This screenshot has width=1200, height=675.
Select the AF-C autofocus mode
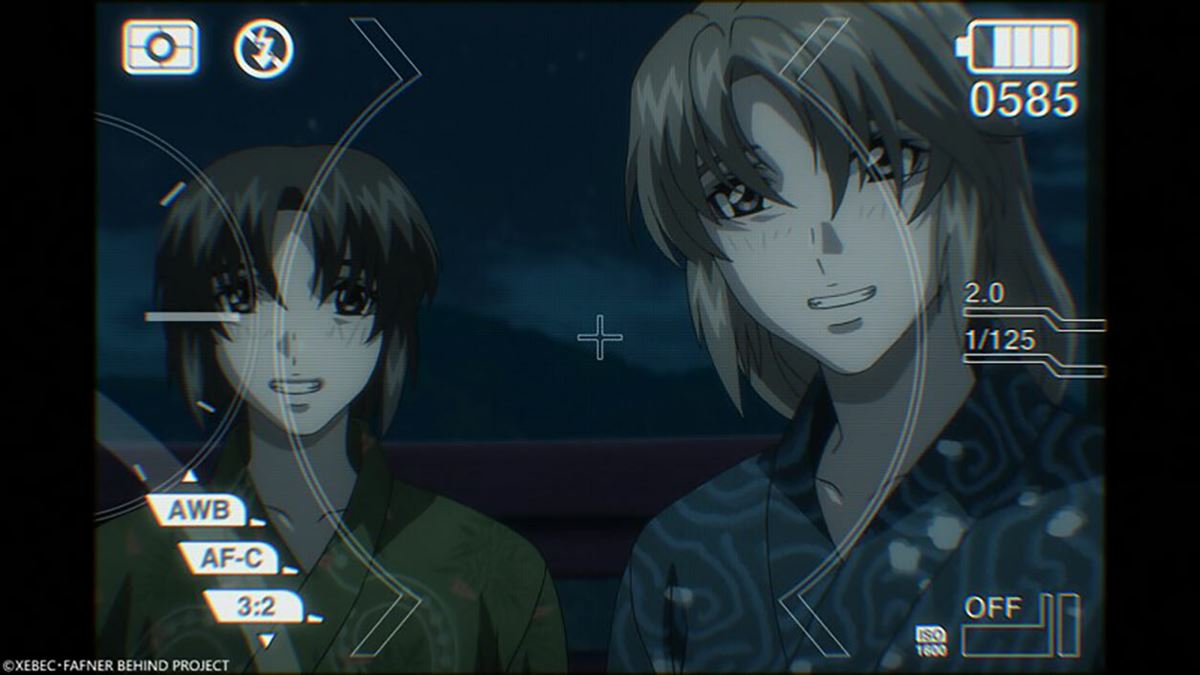pos(231,558)
